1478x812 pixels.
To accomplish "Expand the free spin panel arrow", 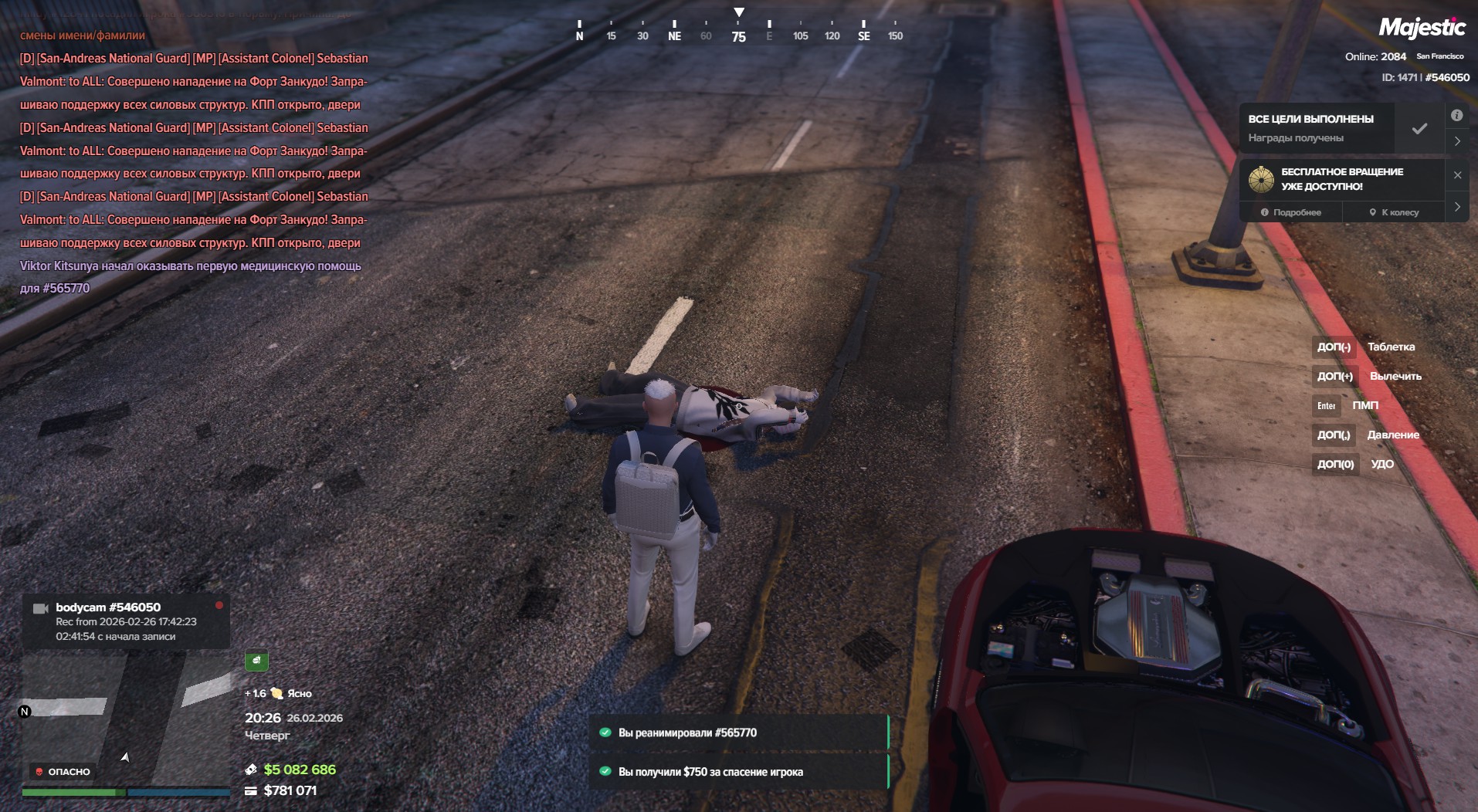I will 1457,207.
